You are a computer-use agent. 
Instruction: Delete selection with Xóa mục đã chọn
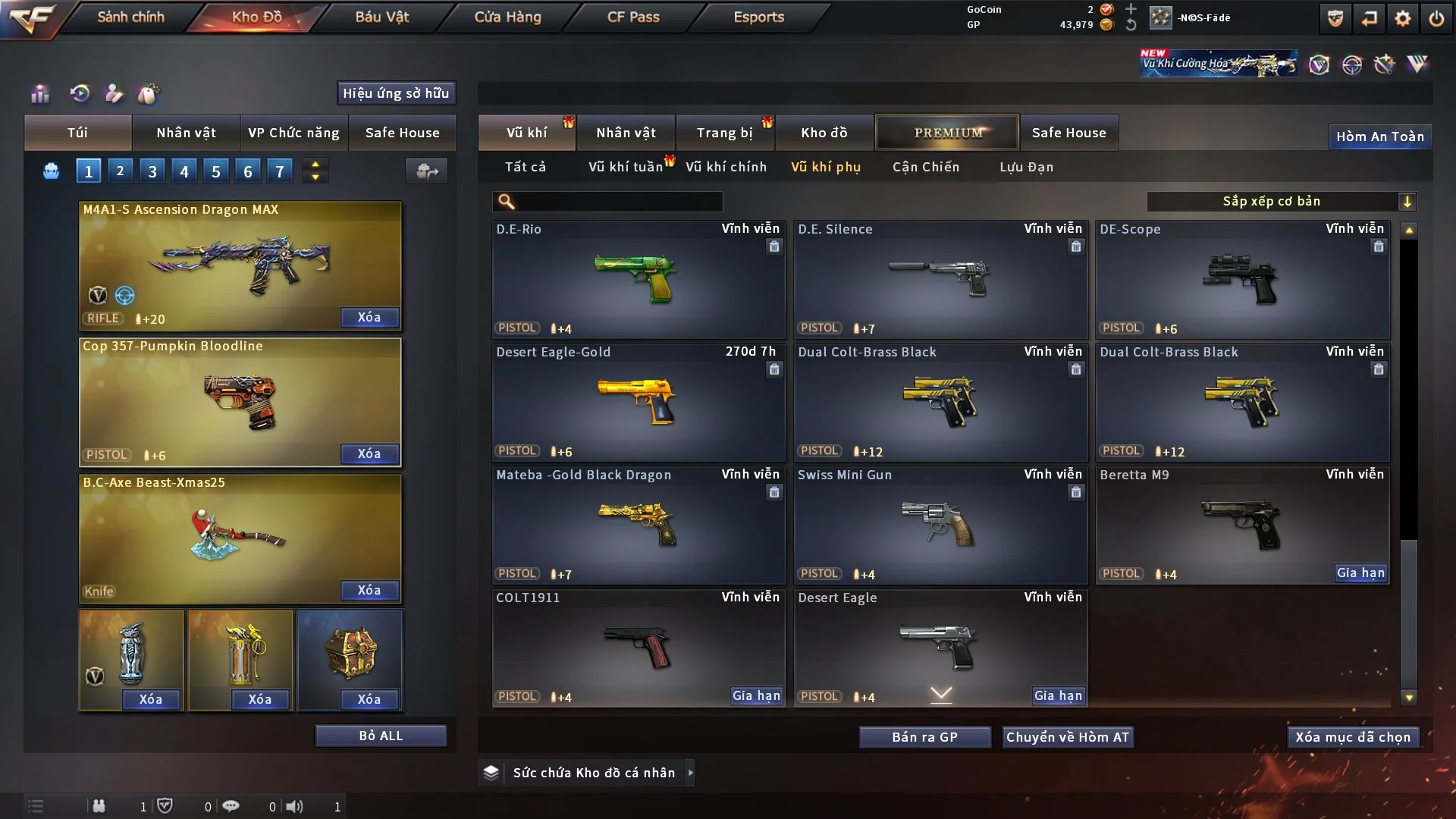point(1352,737)
